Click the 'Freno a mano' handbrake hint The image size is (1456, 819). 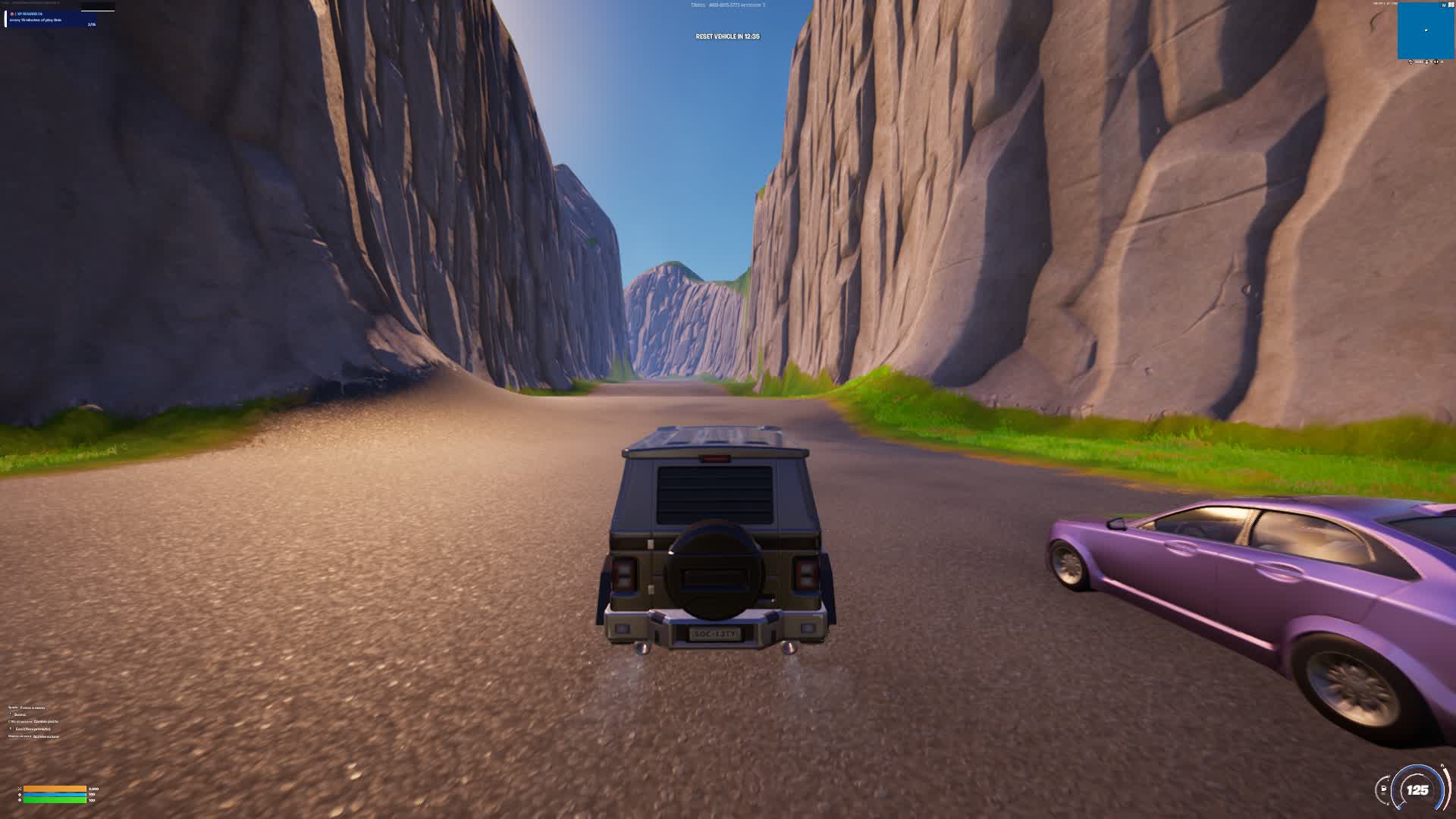tap(32, 708)
